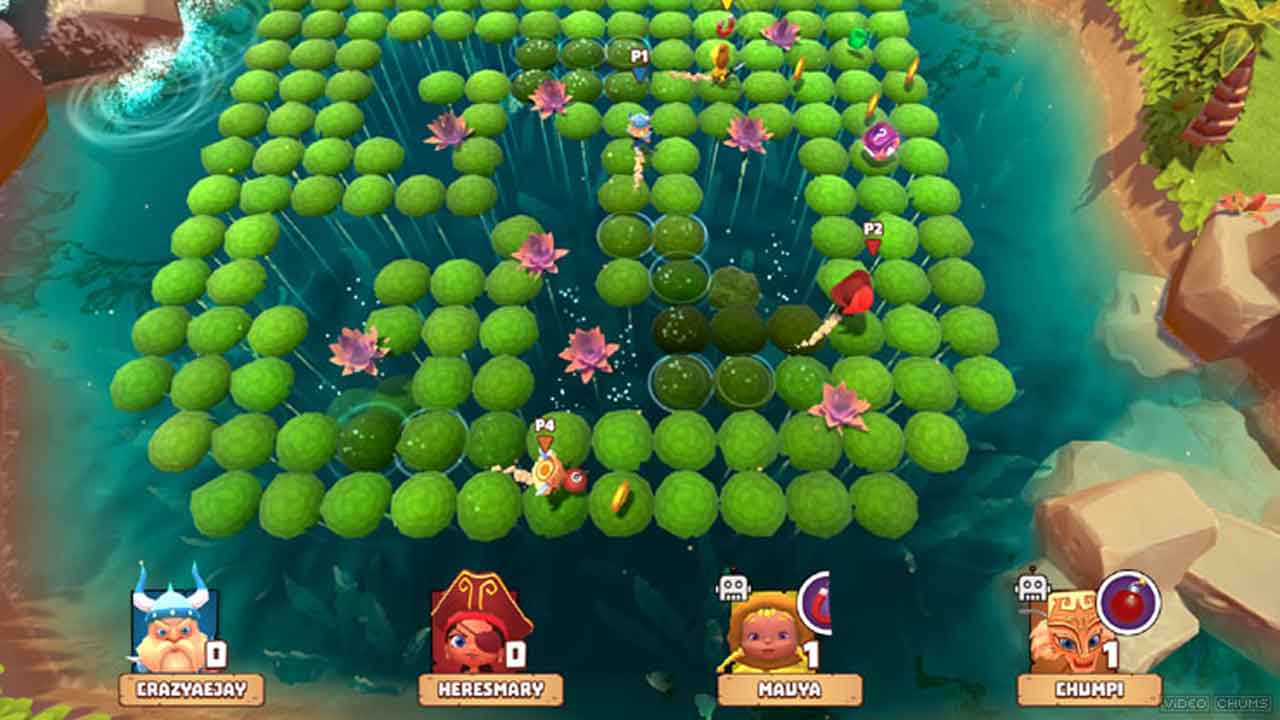The width and height of the screenshot is (1280, 720).
Task: Select the Mauya baby portrait
Action: (768, 632)
